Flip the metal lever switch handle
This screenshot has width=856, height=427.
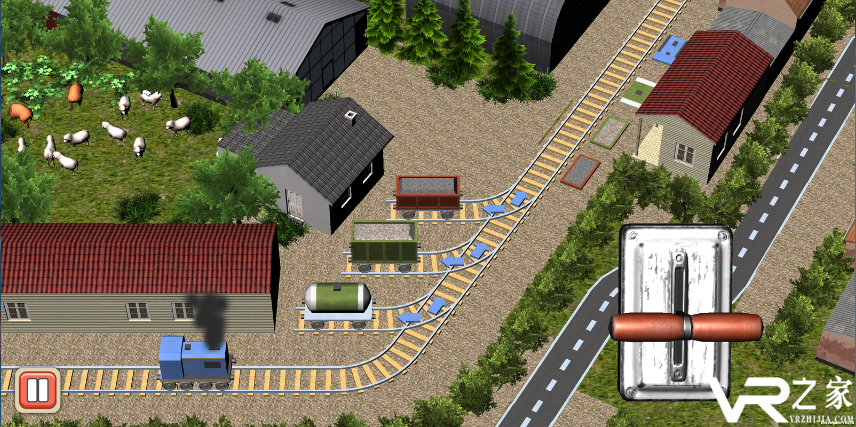(686, 327)
